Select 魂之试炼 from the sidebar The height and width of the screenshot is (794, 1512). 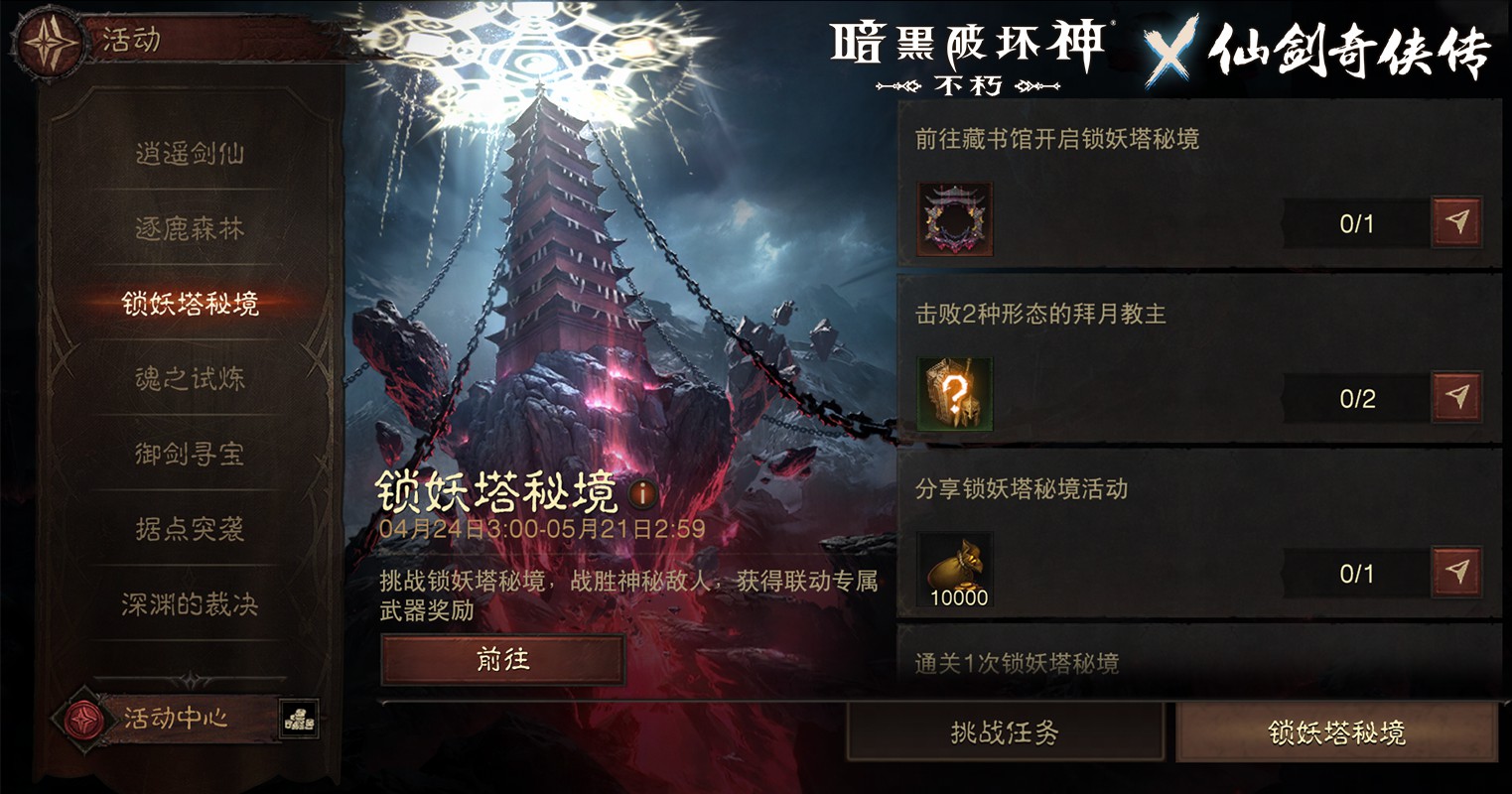190,379
